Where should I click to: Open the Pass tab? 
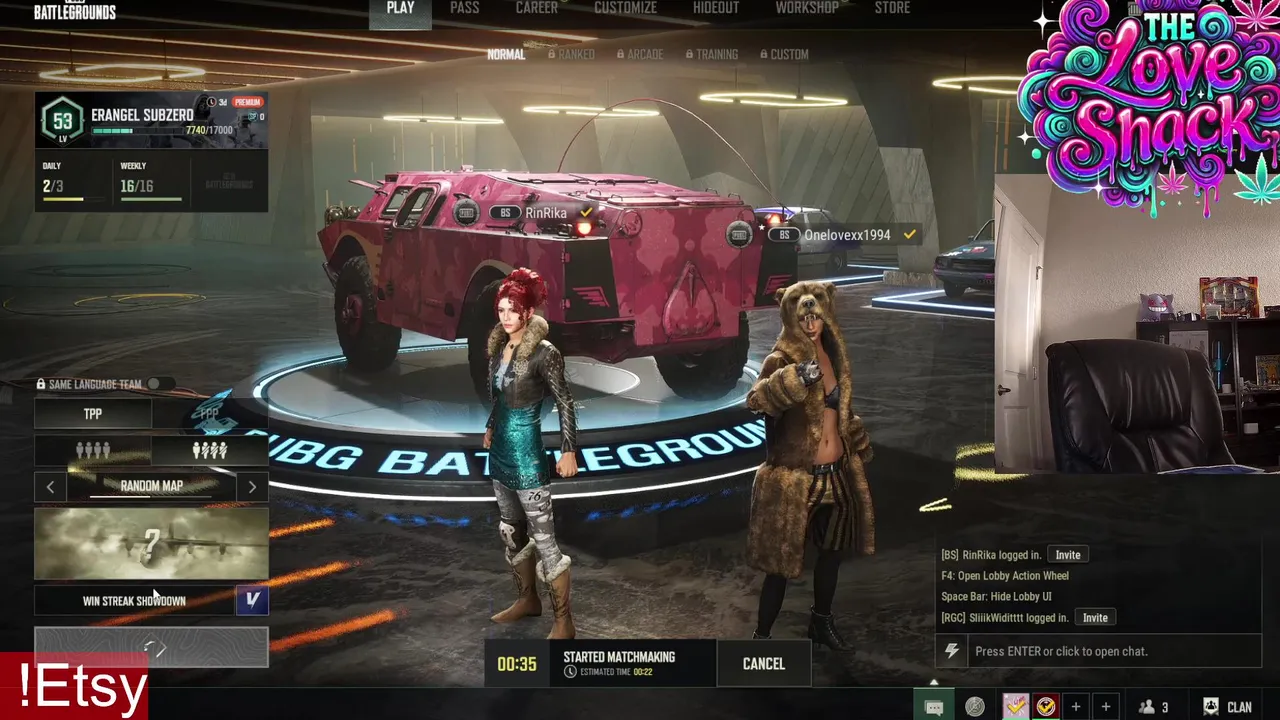pos(464,8)
